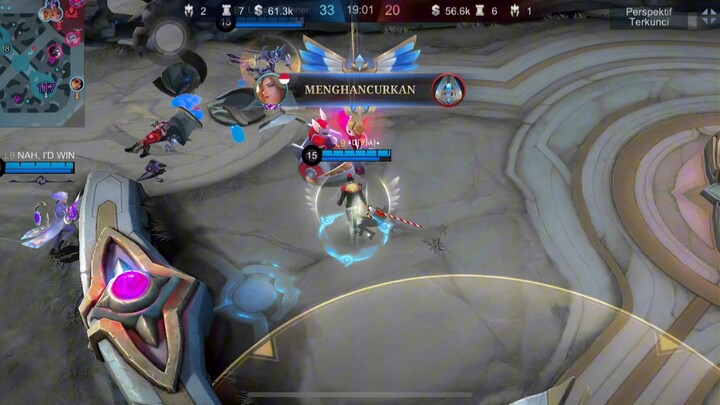Toggle the Perspektif Terkunci camera lock

tap(648, 16)
